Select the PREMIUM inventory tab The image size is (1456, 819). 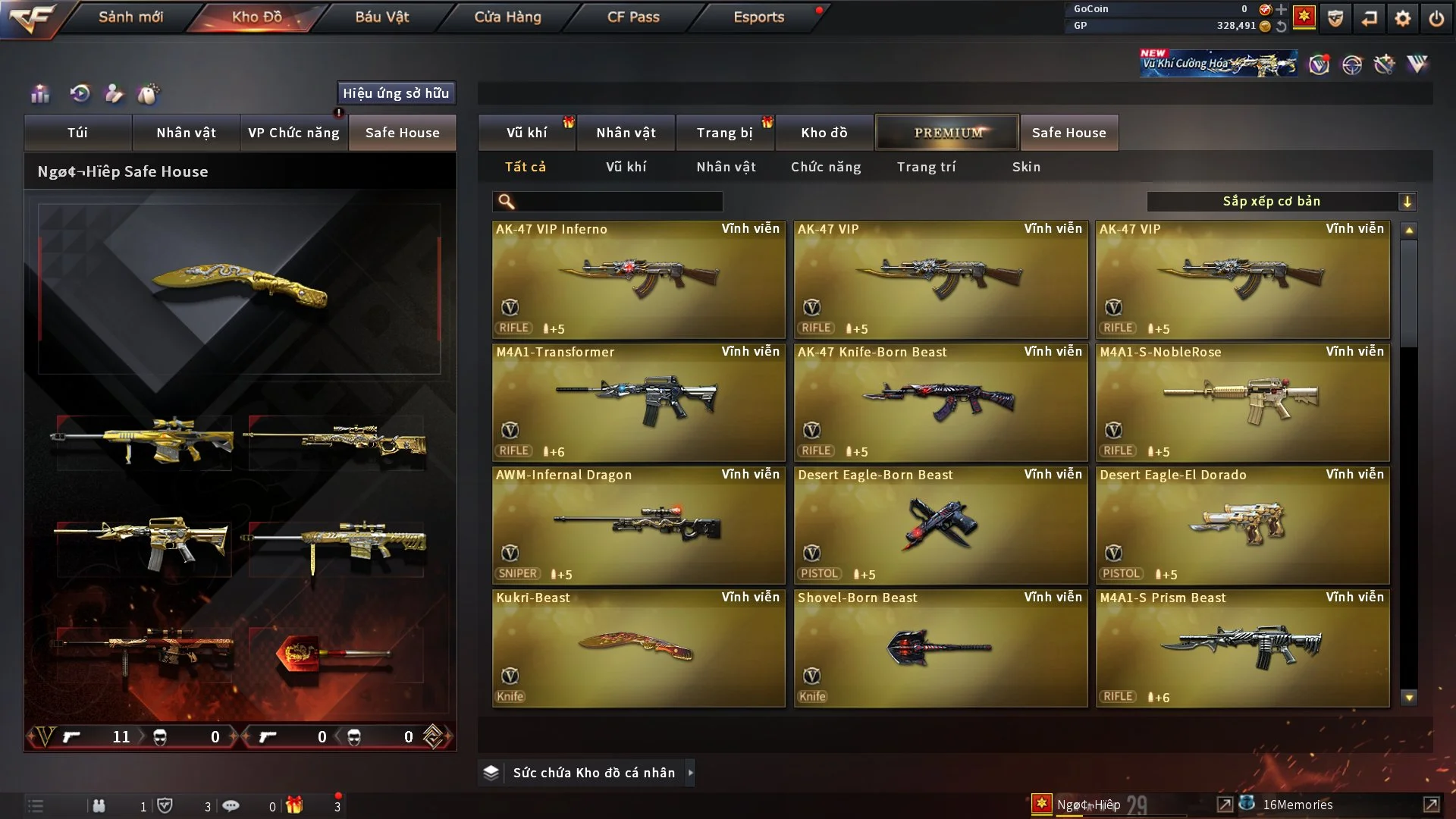pyautogui.click(x=947, y=133)
